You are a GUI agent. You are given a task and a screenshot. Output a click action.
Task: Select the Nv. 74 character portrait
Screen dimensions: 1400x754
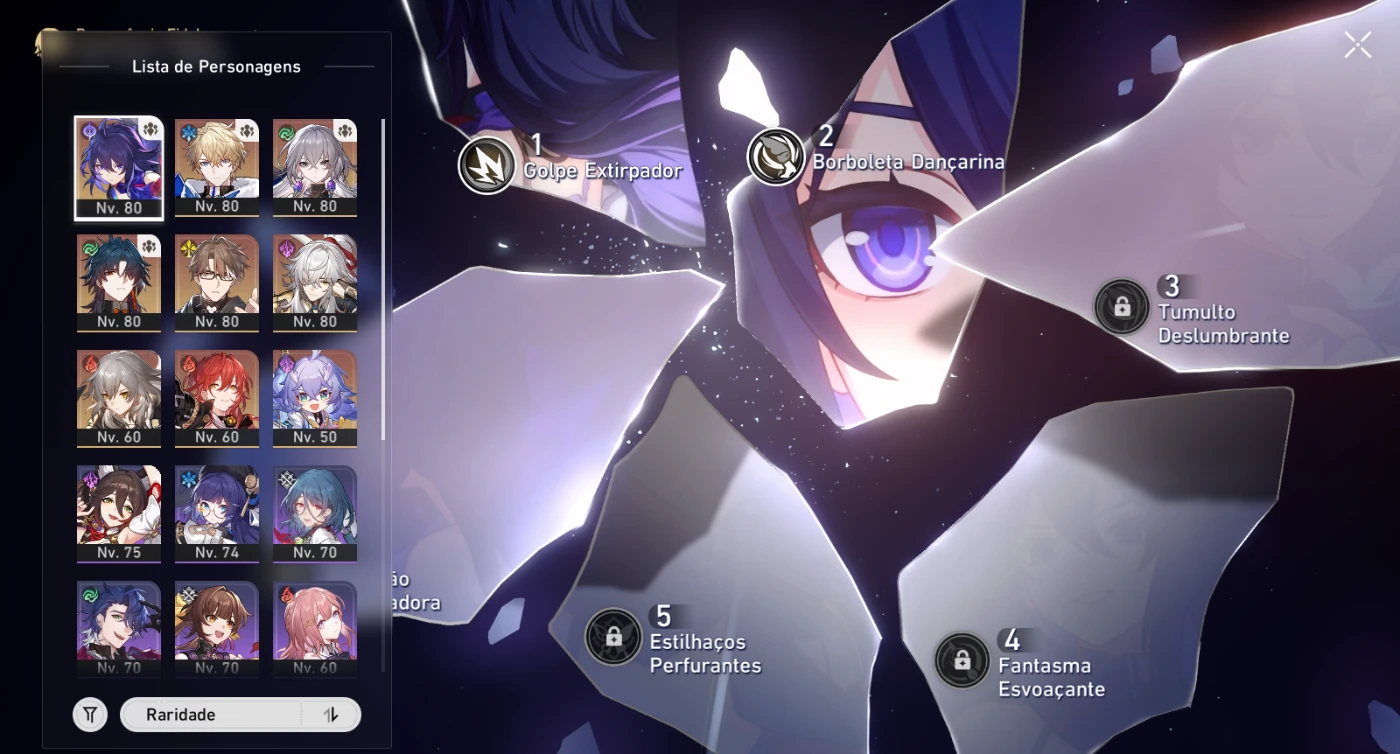[217, 510]
